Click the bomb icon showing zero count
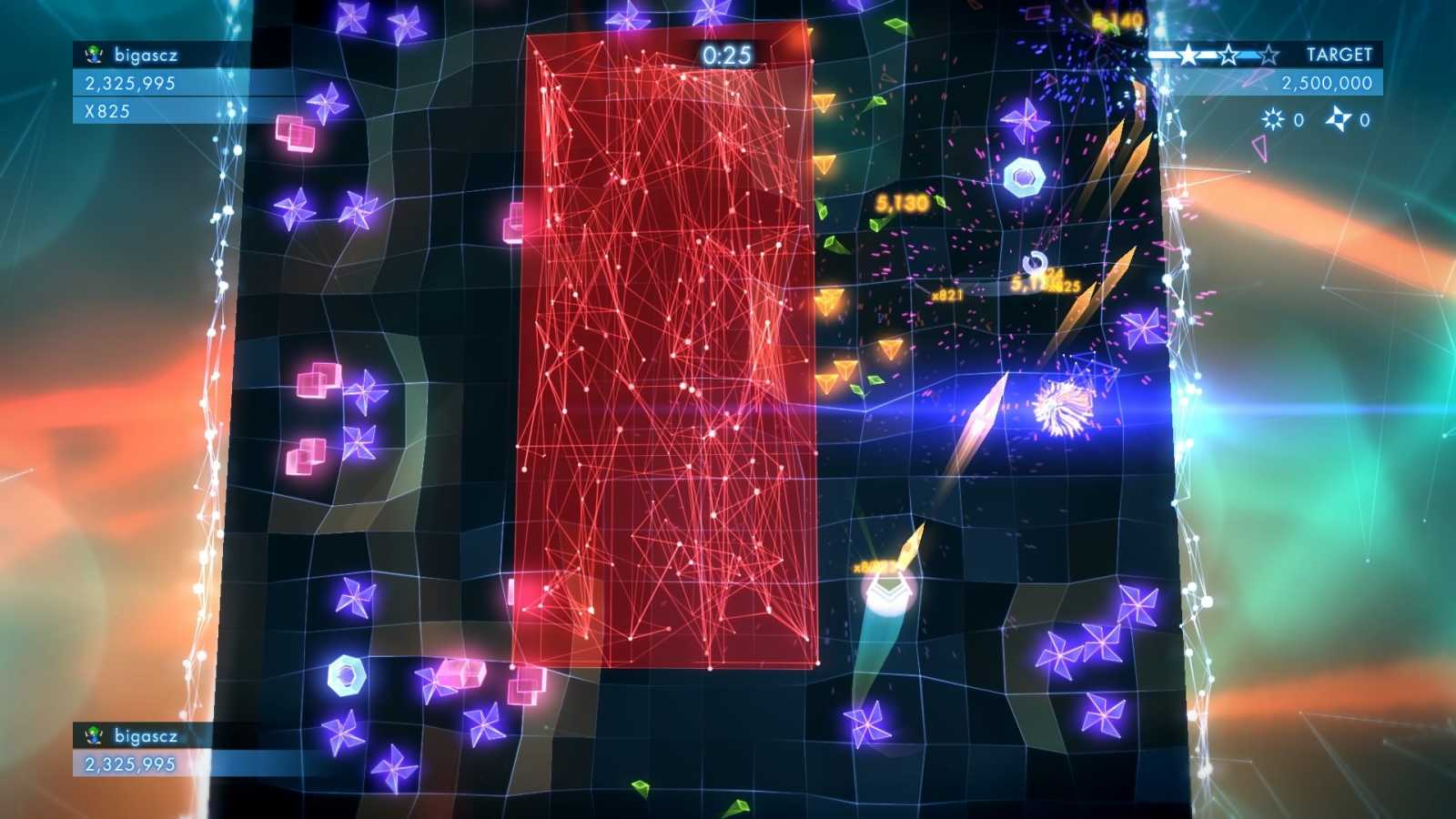The width and height of the screenshot is (1456, 819). coord(1273,117)
